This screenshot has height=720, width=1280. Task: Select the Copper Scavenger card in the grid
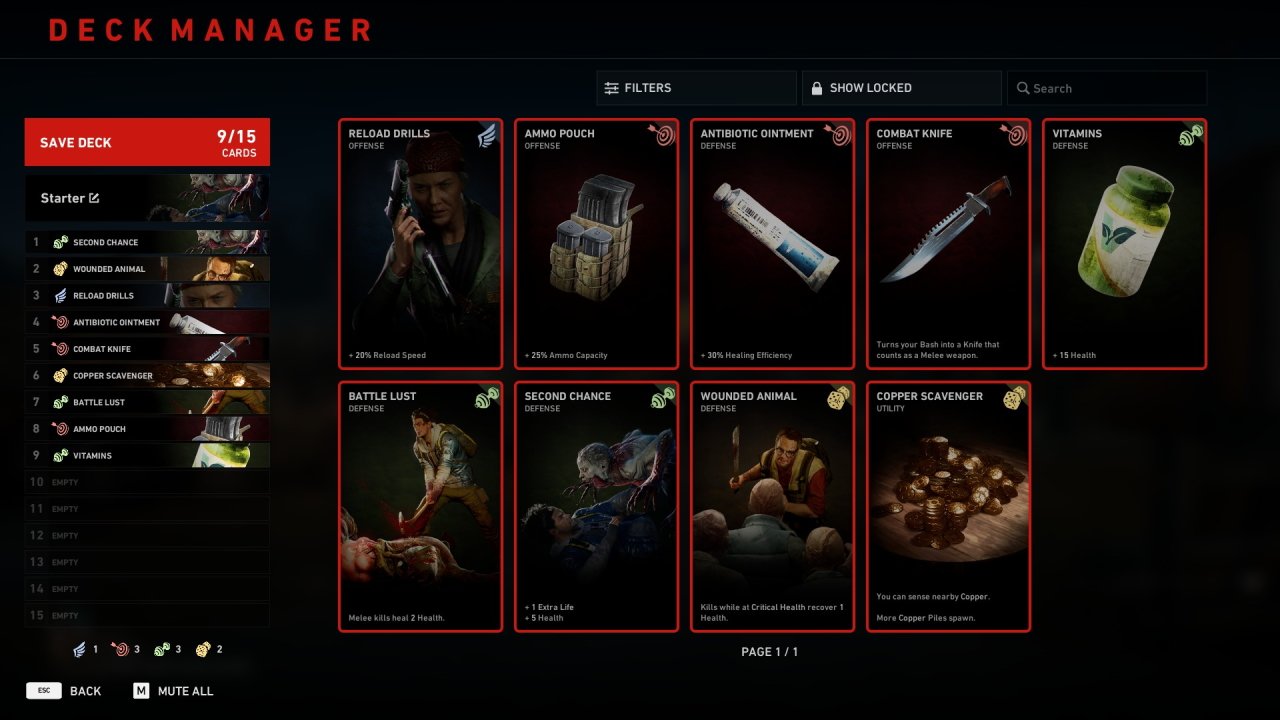(x=948, y=506)
